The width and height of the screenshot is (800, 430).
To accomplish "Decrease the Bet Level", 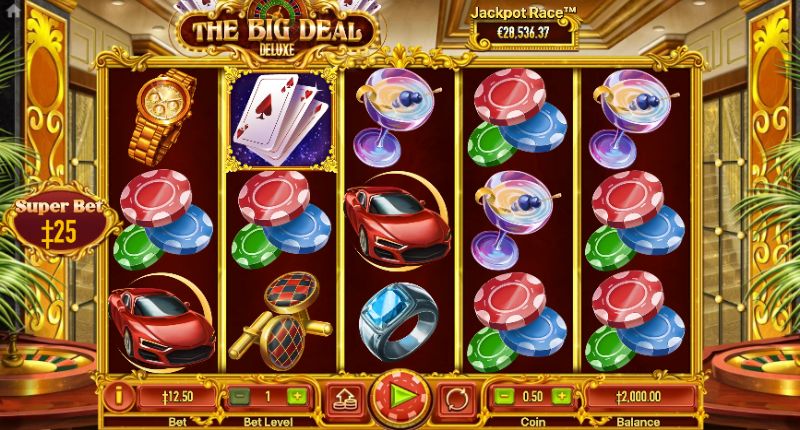I will click(x=240, y=396).
